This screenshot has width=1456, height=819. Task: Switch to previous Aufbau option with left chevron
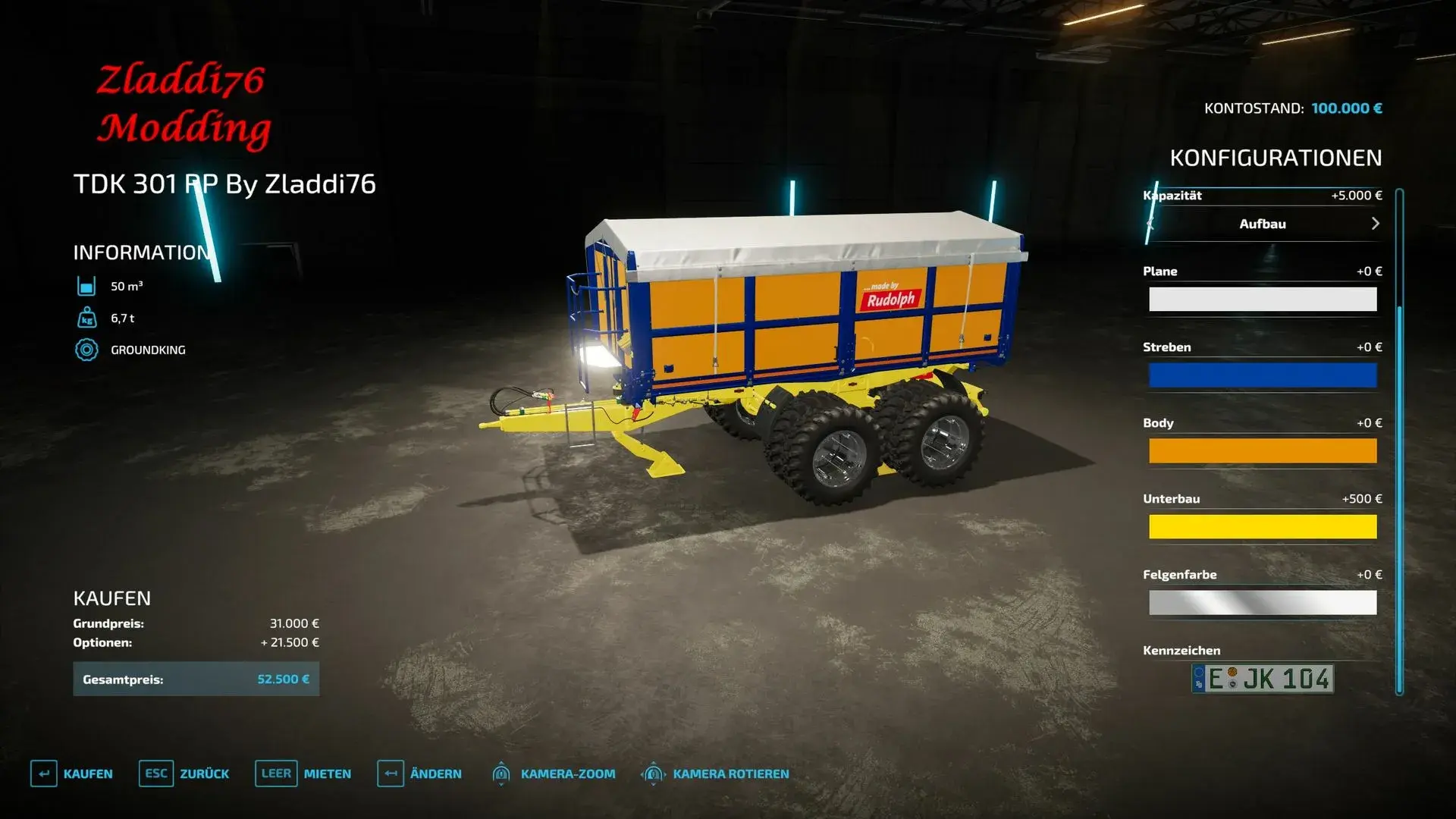(x=1150, y=224)
